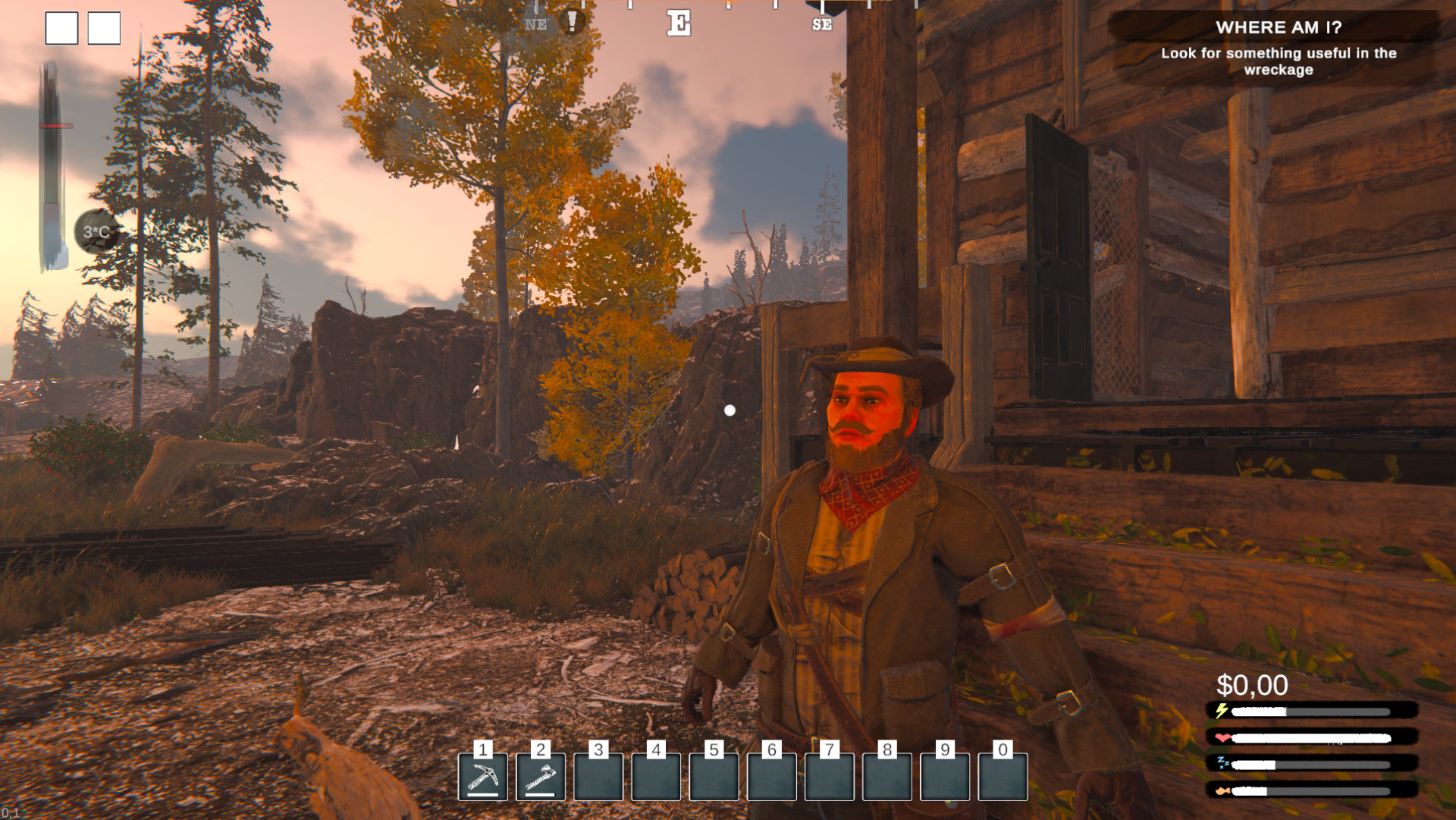
Task: Equip the axe from hotbar slot 2
Action: pyautogui.click(x=541, y=776)
